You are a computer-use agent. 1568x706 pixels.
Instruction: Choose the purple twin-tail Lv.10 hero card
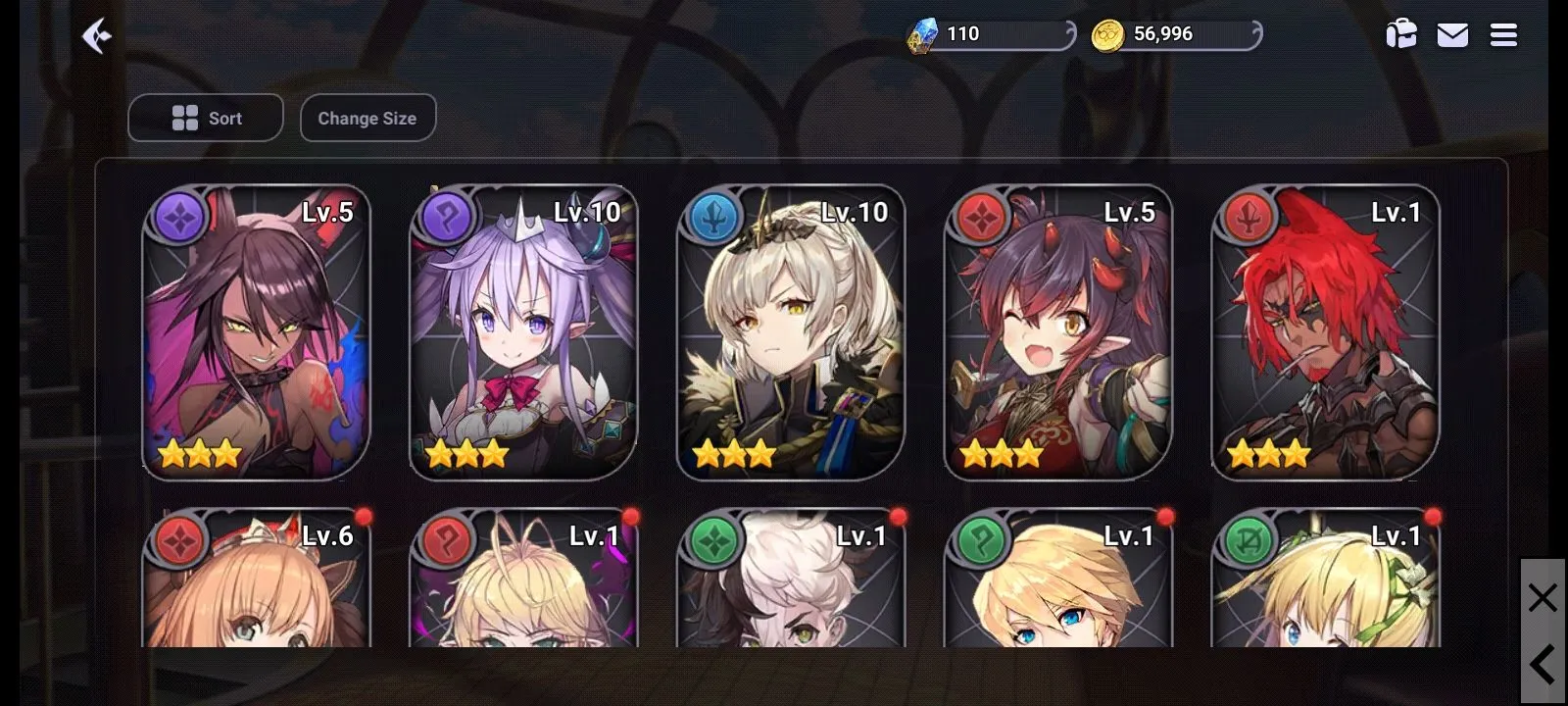523,332
